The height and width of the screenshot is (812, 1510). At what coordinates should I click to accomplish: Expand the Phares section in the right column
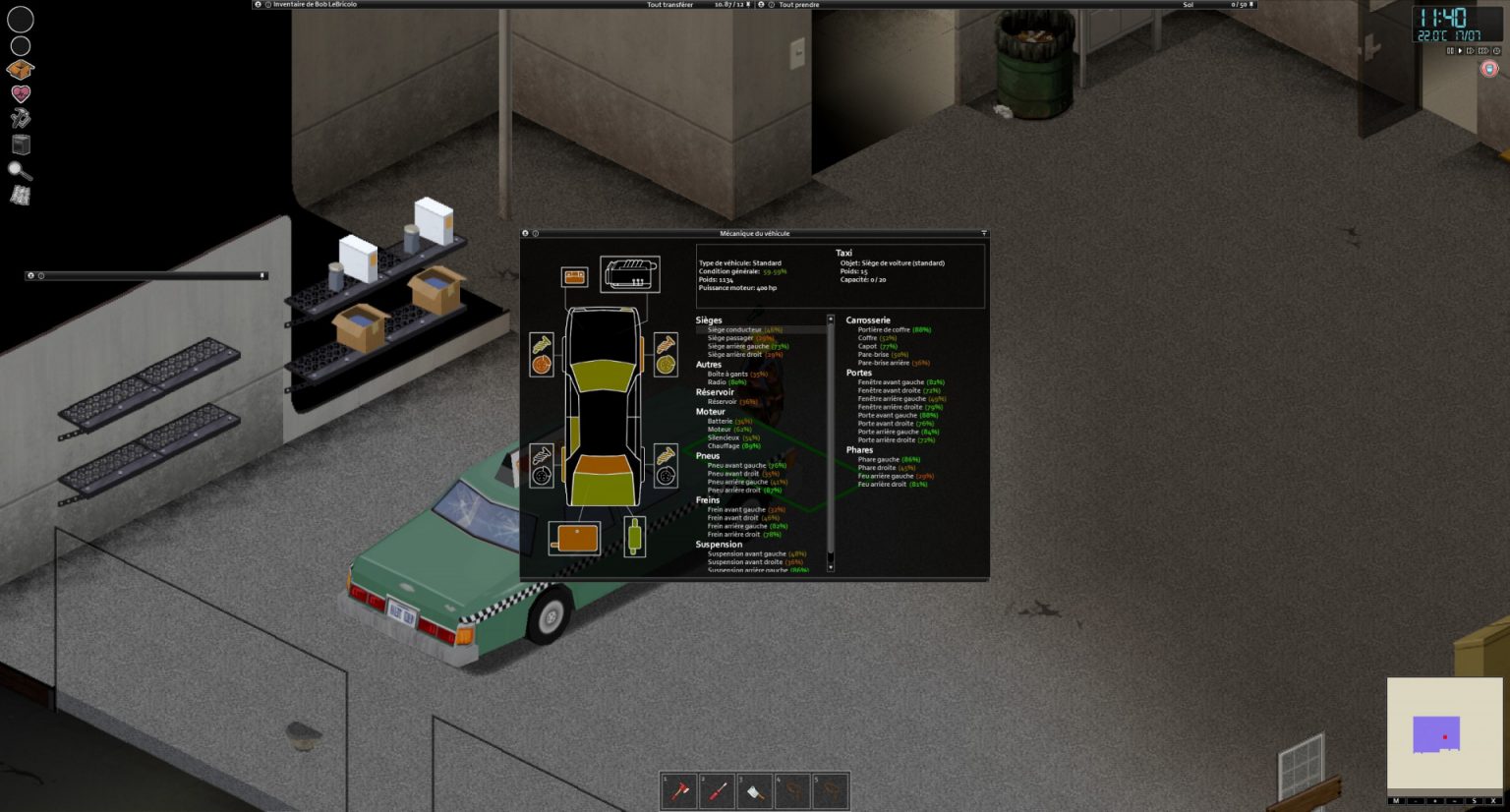coord(858,449)
